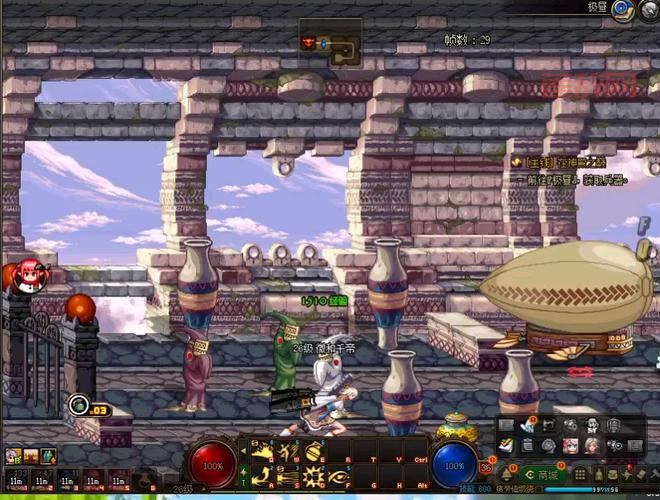Open the gear icon in top-right corner
Viewport: 660px width, 500px height.
pyautogui.click(x=650, y=9)
